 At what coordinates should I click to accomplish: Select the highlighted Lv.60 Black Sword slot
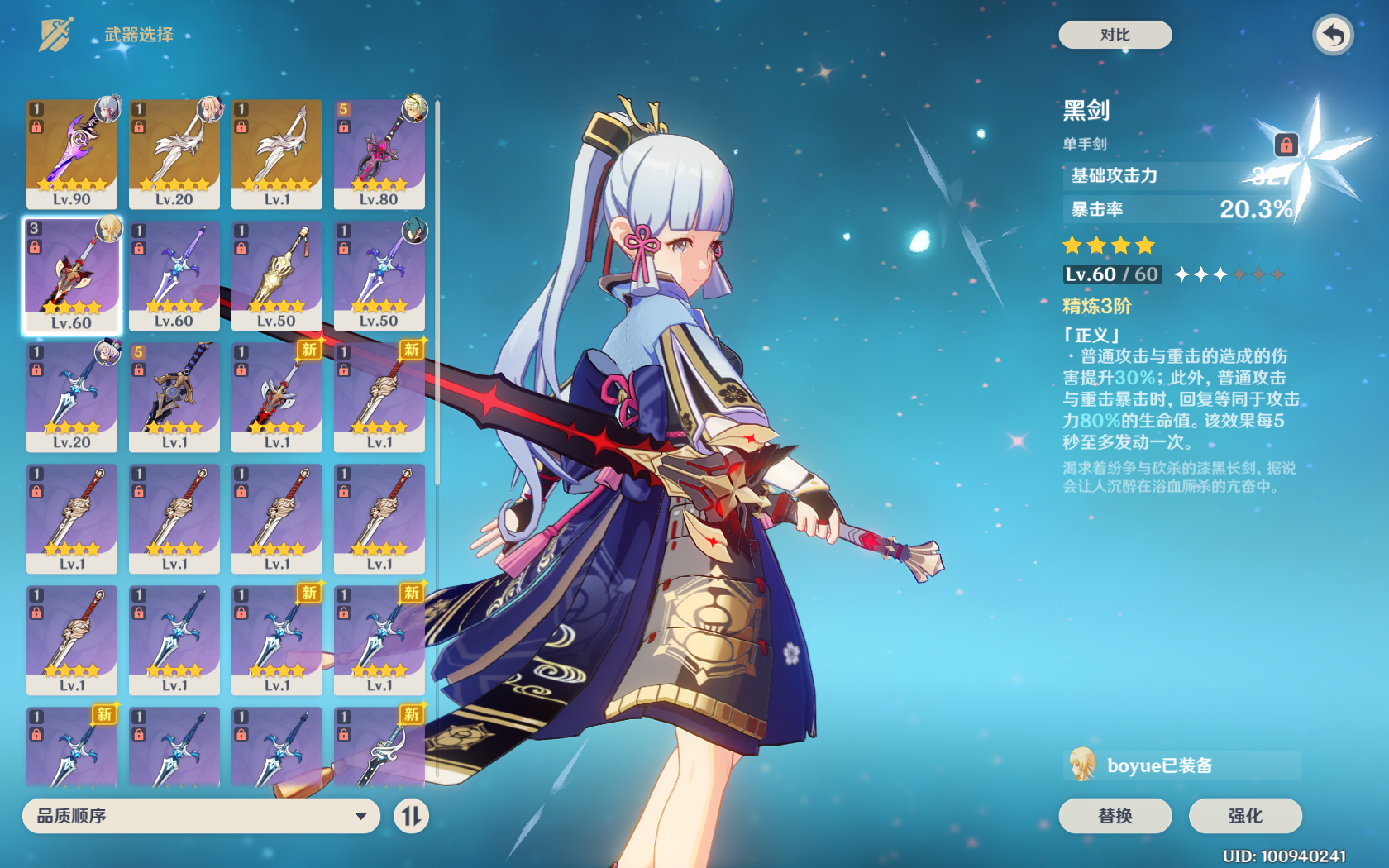coord(72,275)
